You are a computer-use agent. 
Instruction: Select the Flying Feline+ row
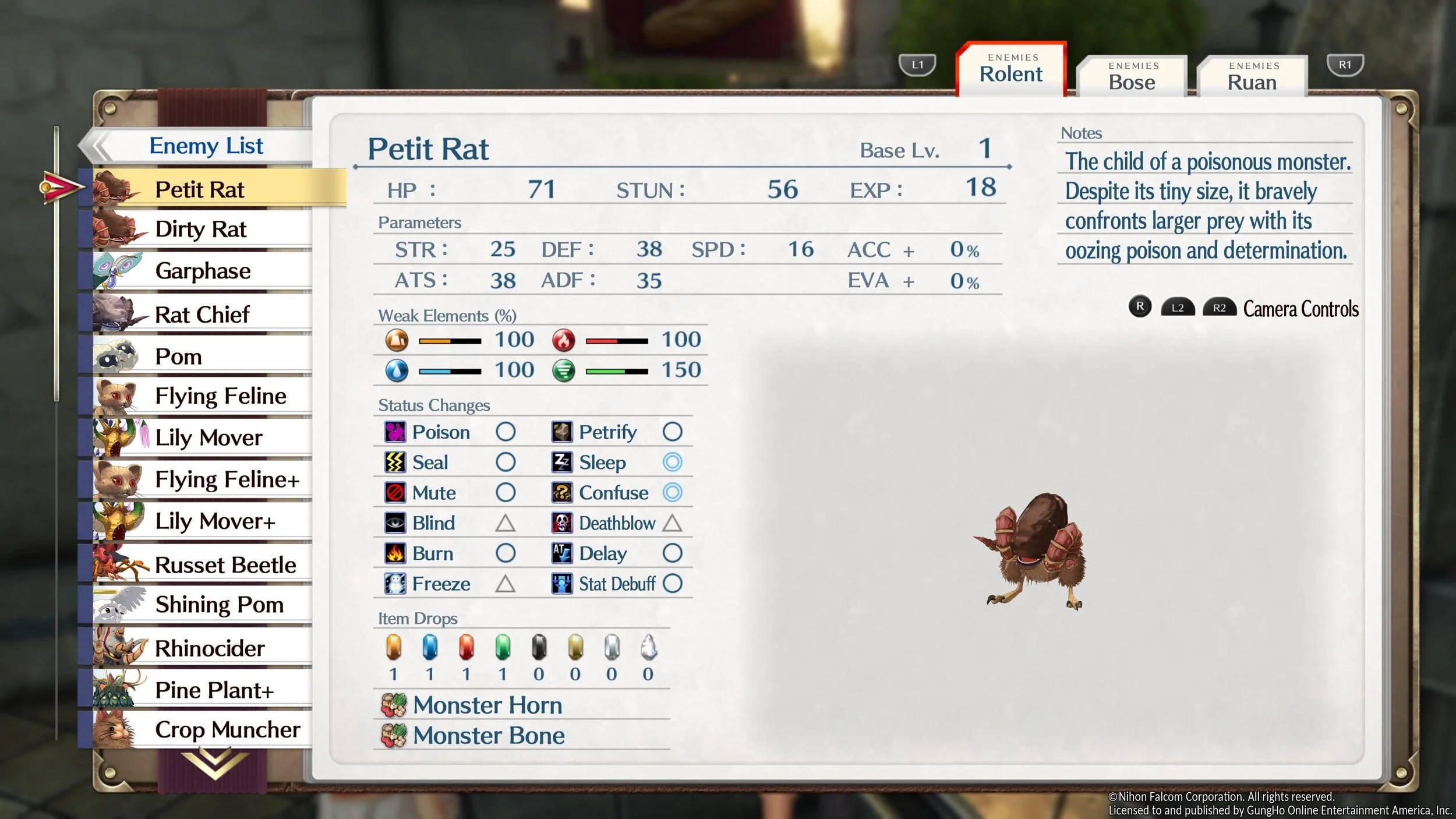click(227, 479)
